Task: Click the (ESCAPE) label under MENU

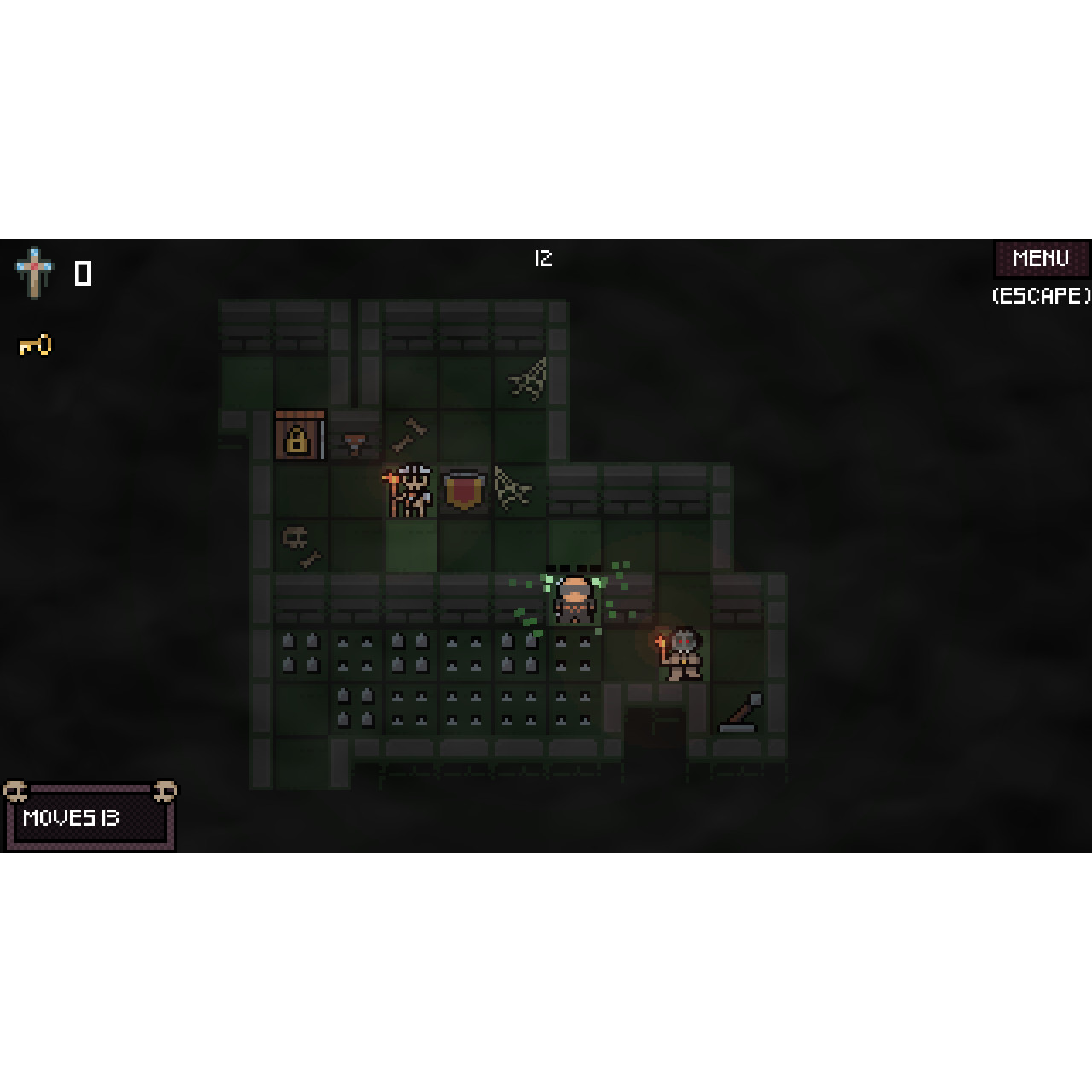Action: point(1039,297)
